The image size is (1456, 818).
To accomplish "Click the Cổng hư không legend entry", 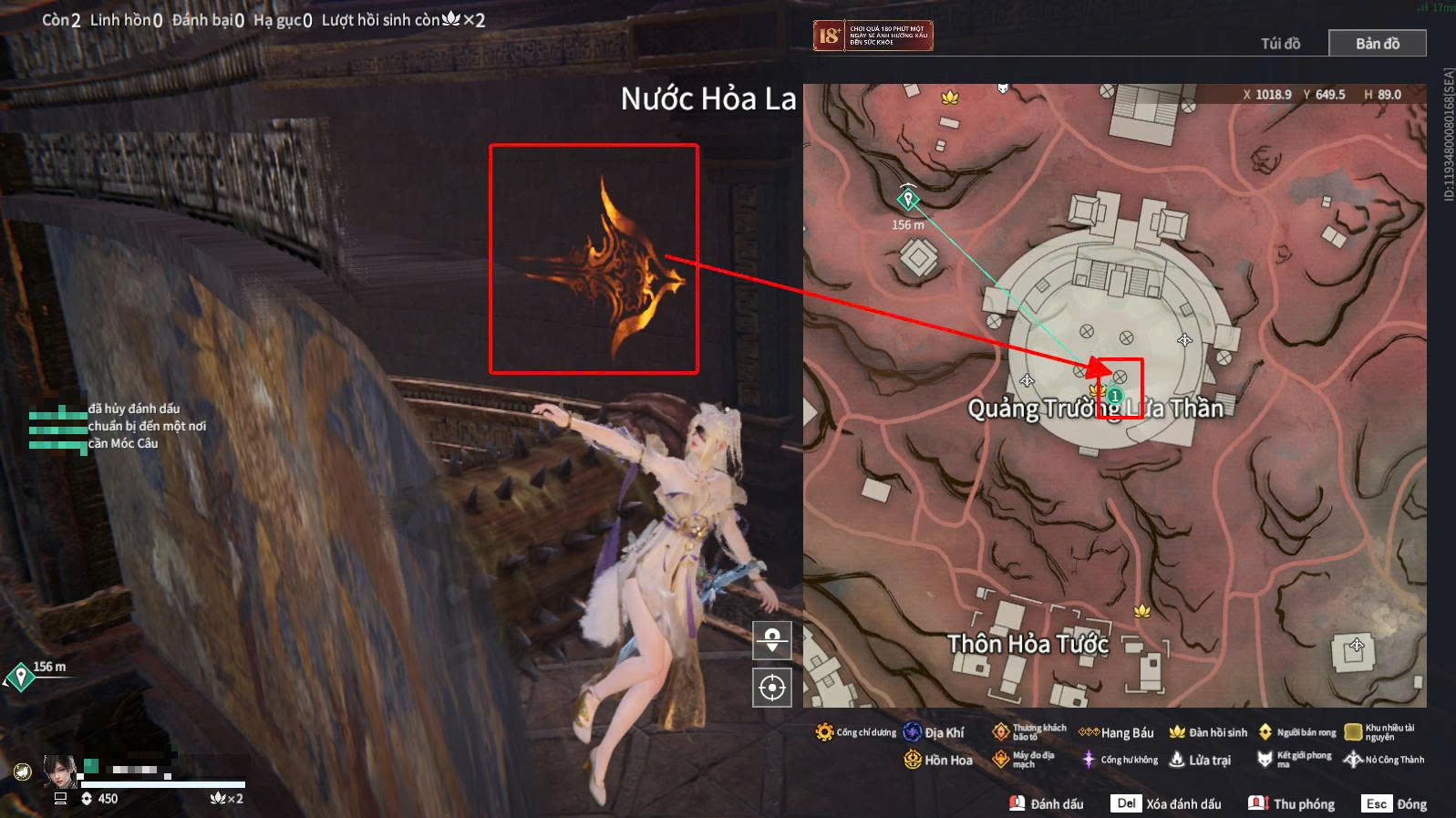I will (x=1120, y=760).
